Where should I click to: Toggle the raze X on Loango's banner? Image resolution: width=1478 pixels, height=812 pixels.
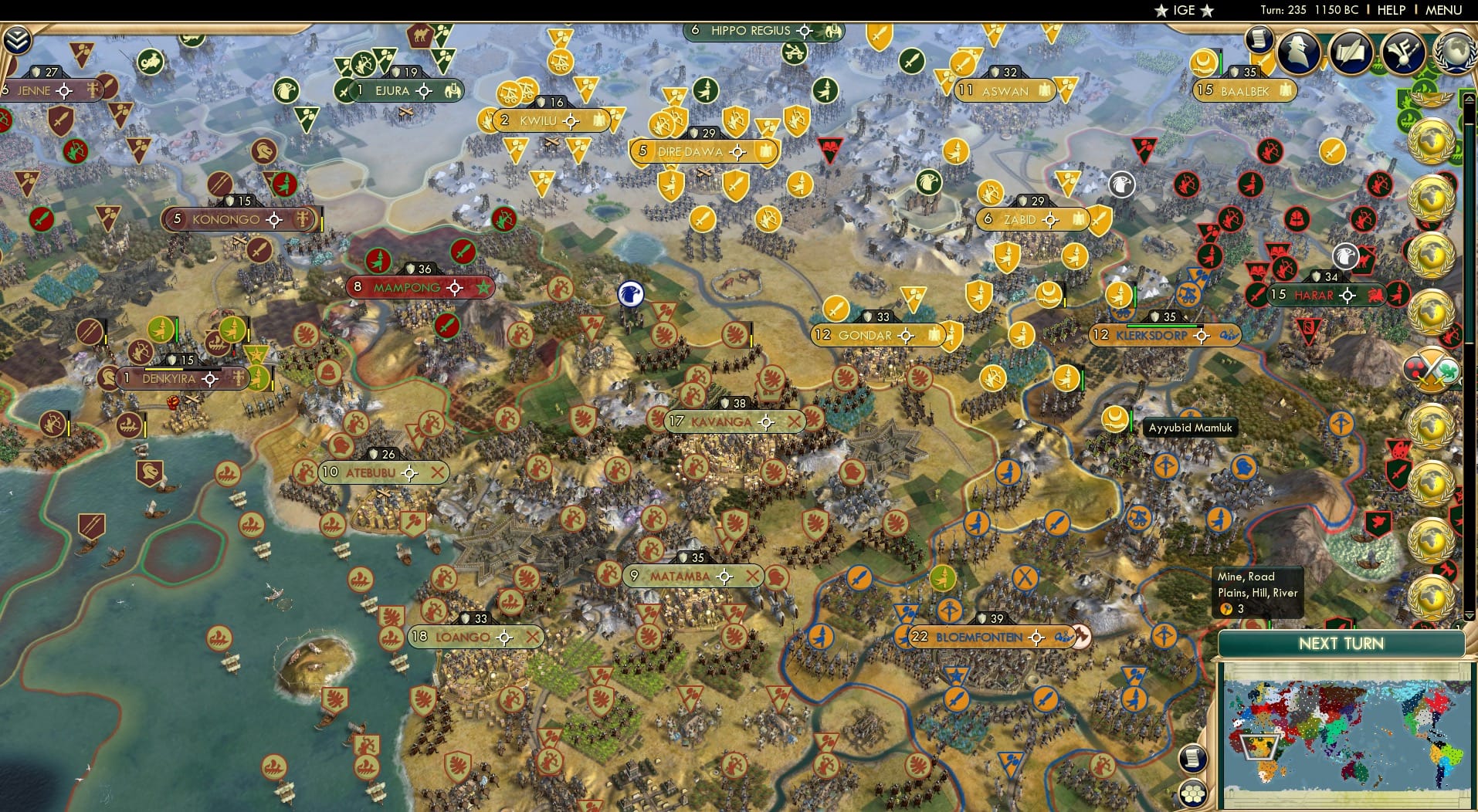533,637
